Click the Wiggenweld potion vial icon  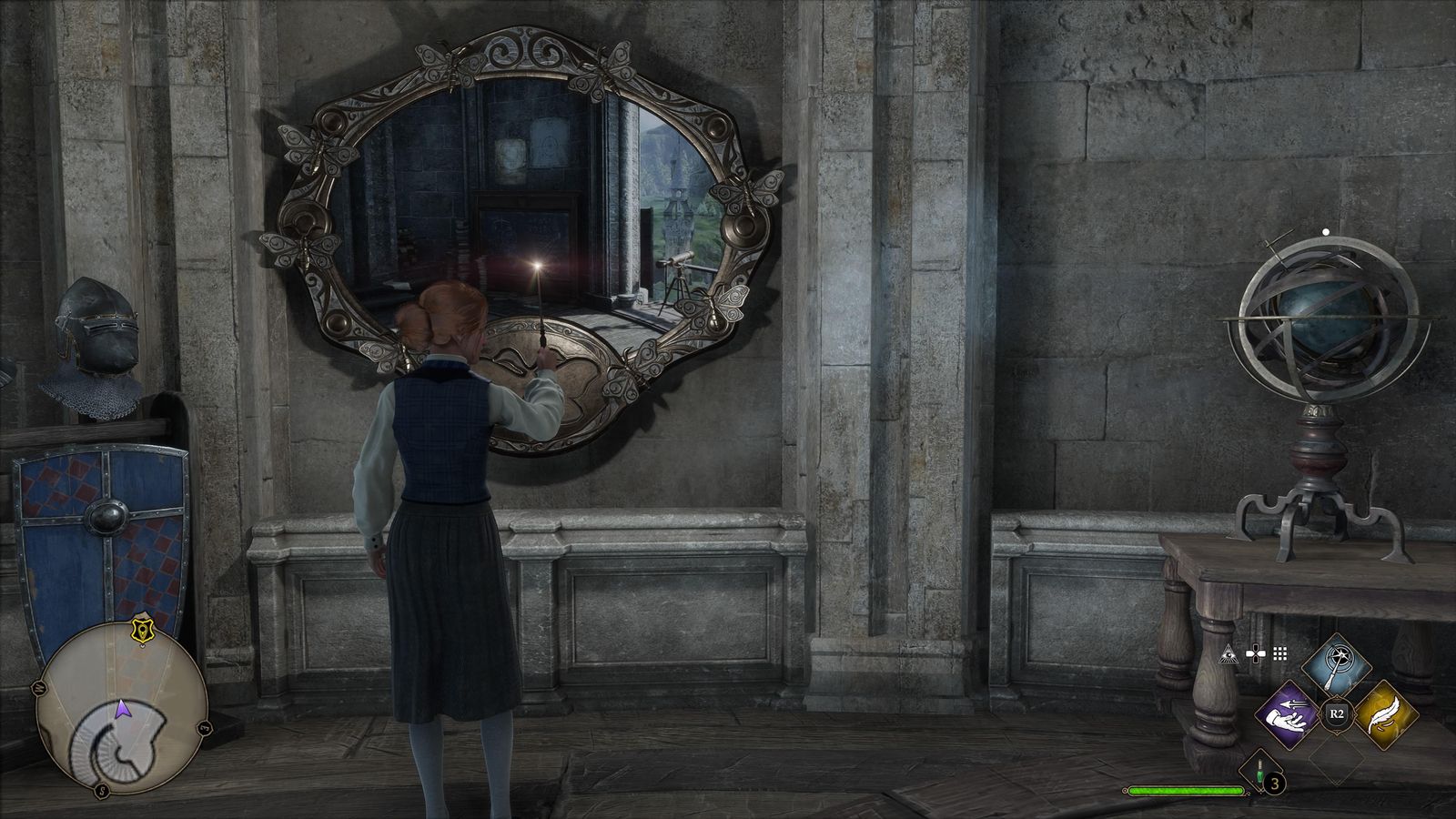(x=1259, y=772)
